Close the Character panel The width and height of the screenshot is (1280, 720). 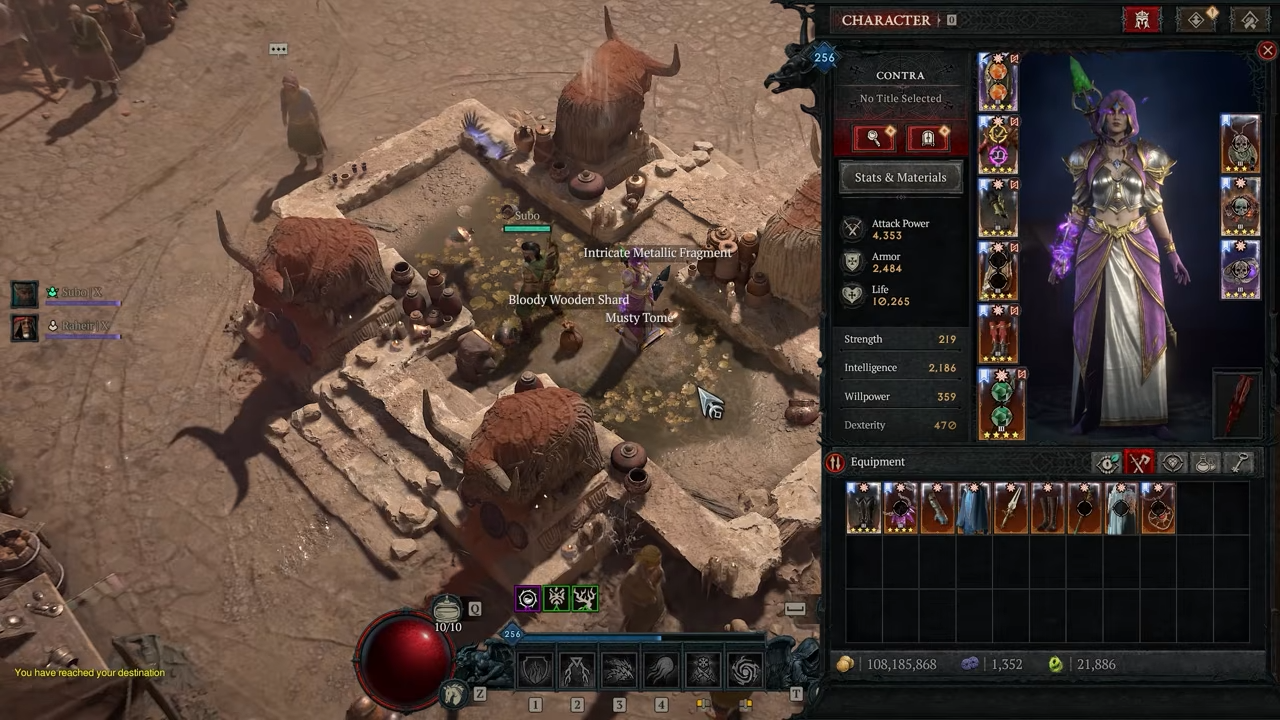coord(1267,50)
